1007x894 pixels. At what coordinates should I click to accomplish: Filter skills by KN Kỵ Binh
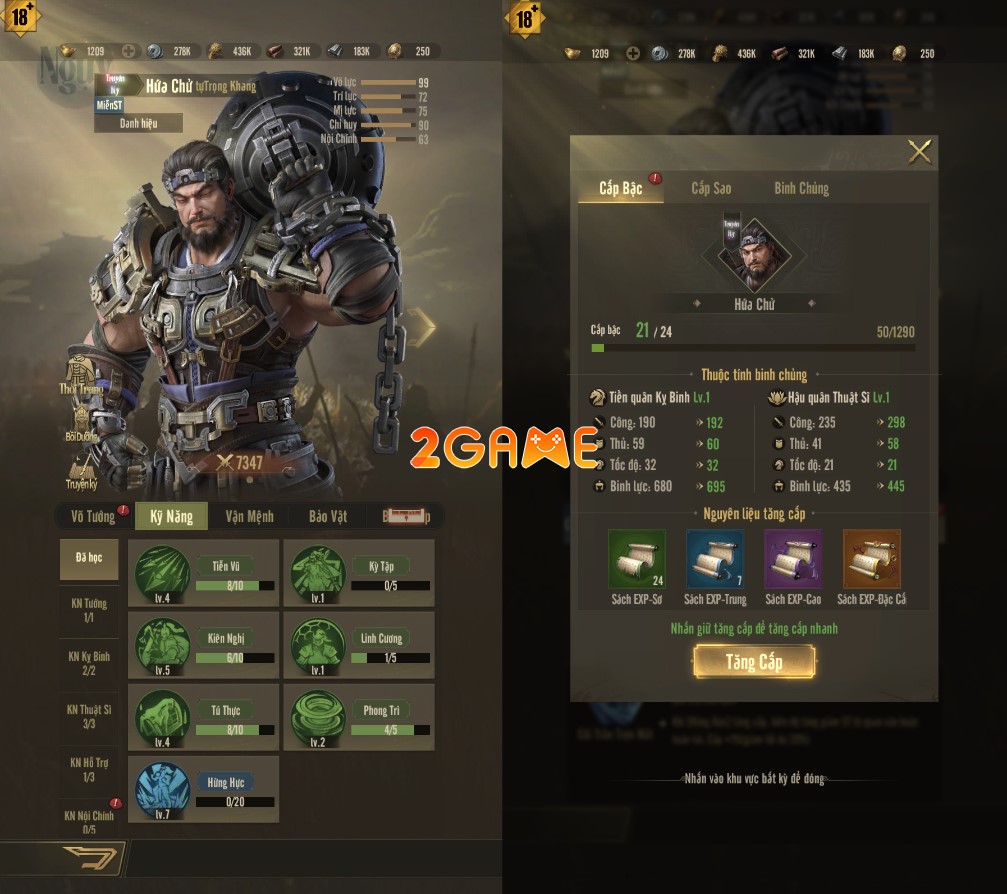click(89, 663)
